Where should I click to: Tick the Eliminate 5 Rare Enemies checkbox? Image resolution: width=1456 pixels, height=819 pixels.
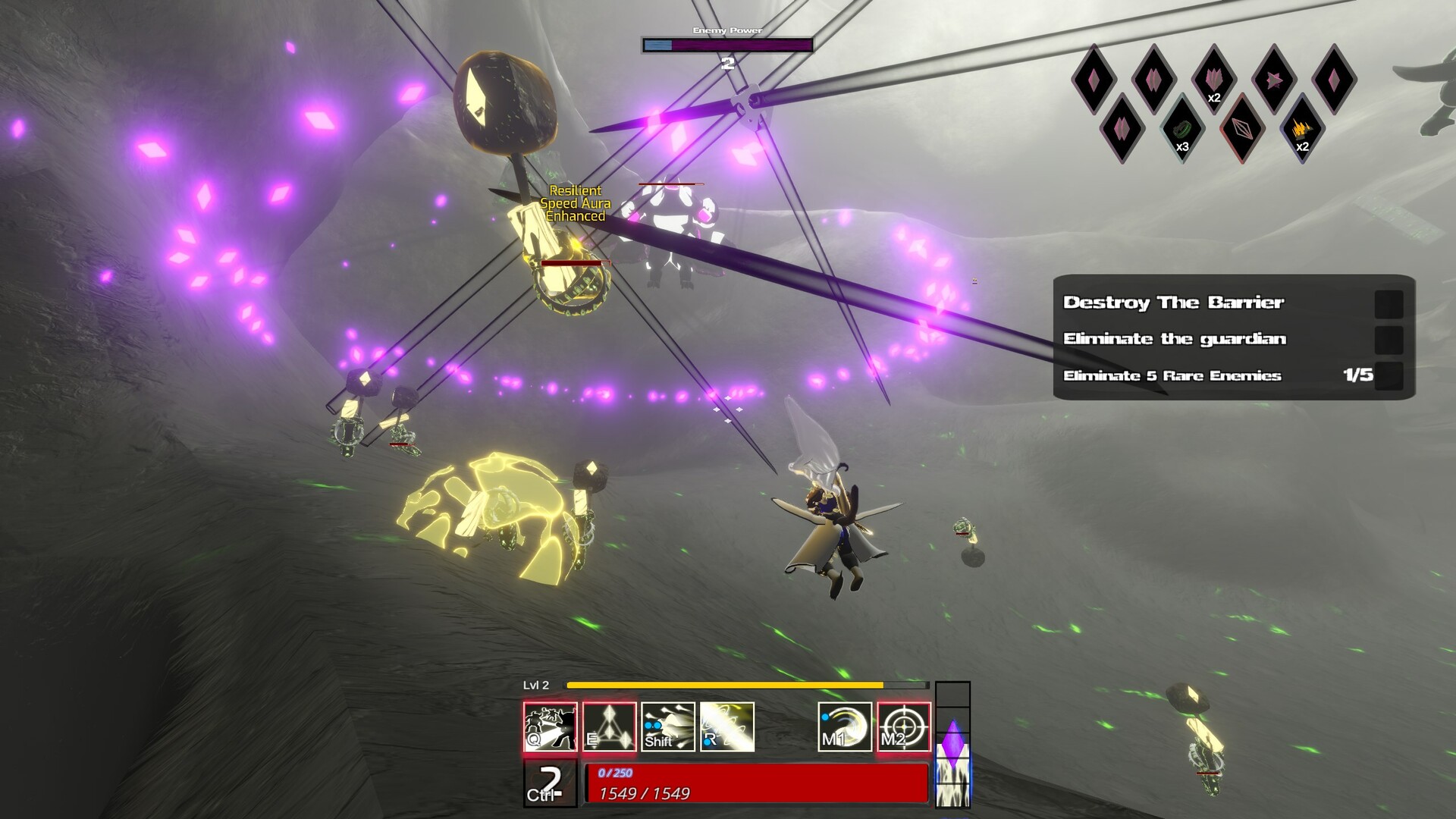[x=1389, y=376]
